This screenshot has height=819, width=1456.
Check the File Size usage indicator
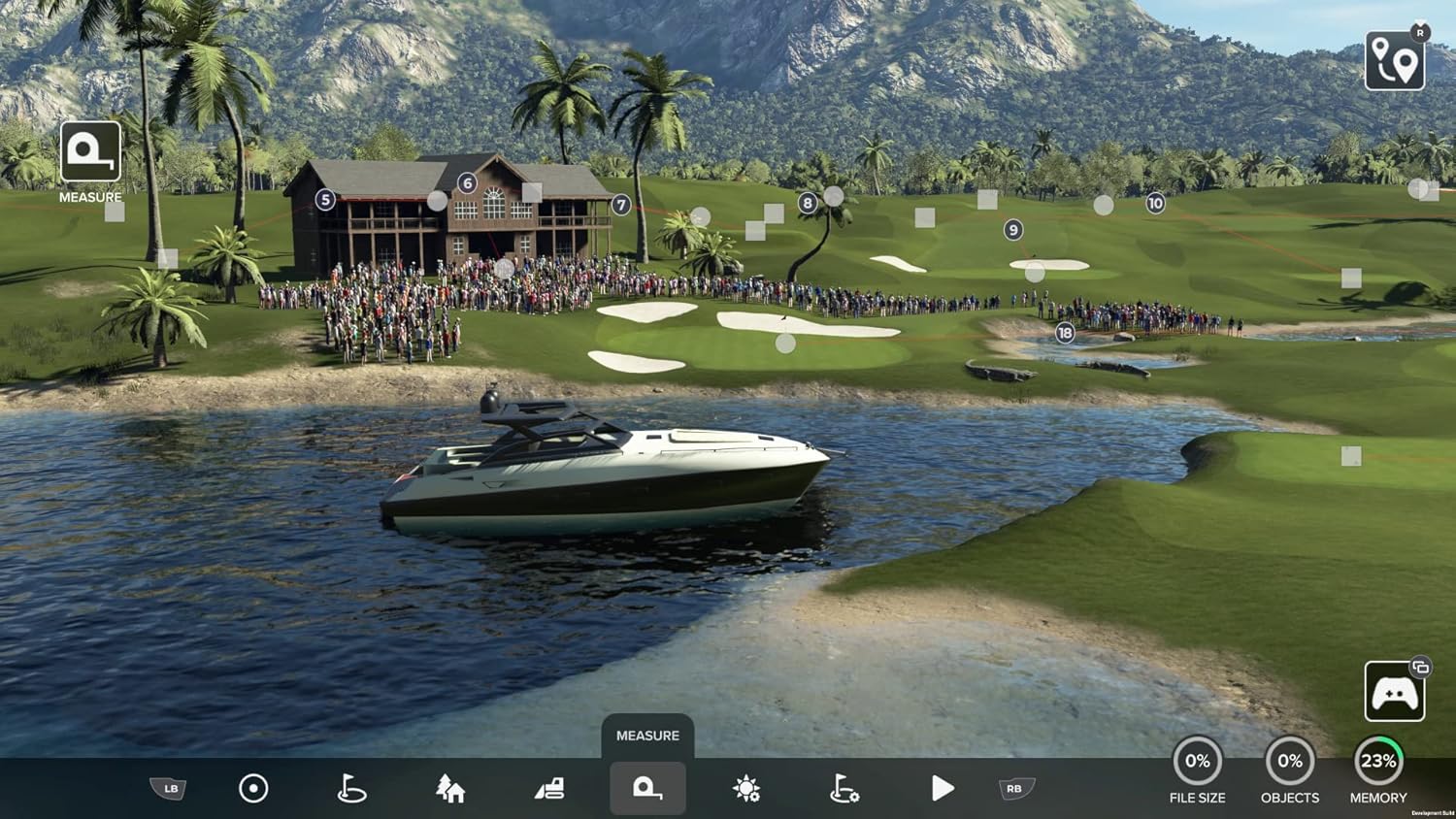click(1198, 761)
